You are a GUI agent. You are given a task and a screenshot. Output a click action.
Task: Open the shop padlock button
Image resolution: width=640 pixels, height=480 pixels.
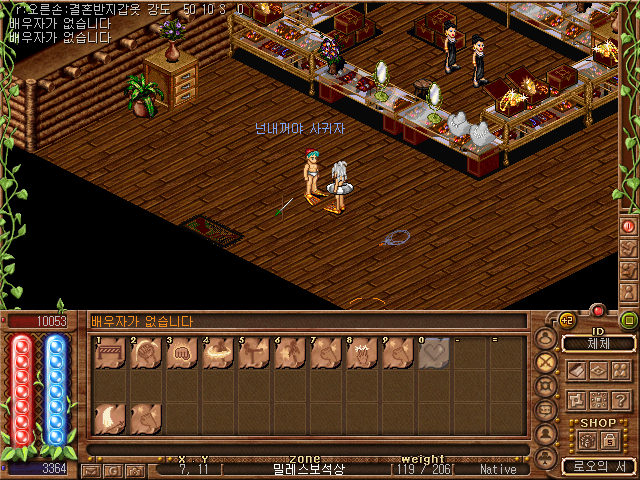tap(609, 440)
